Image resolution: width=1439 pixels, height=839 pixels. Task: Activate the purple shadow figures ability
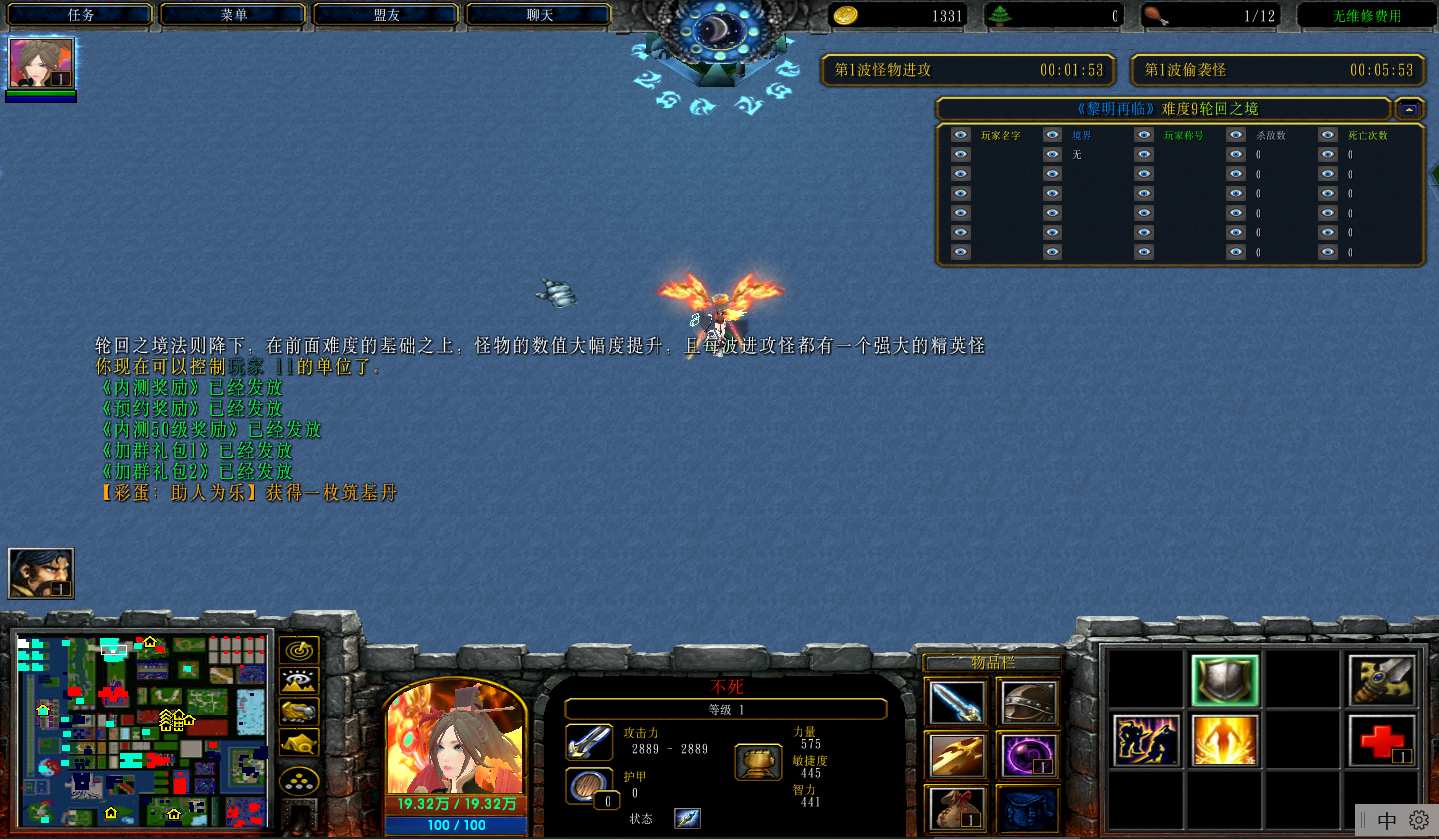[x=1146, y=741]
